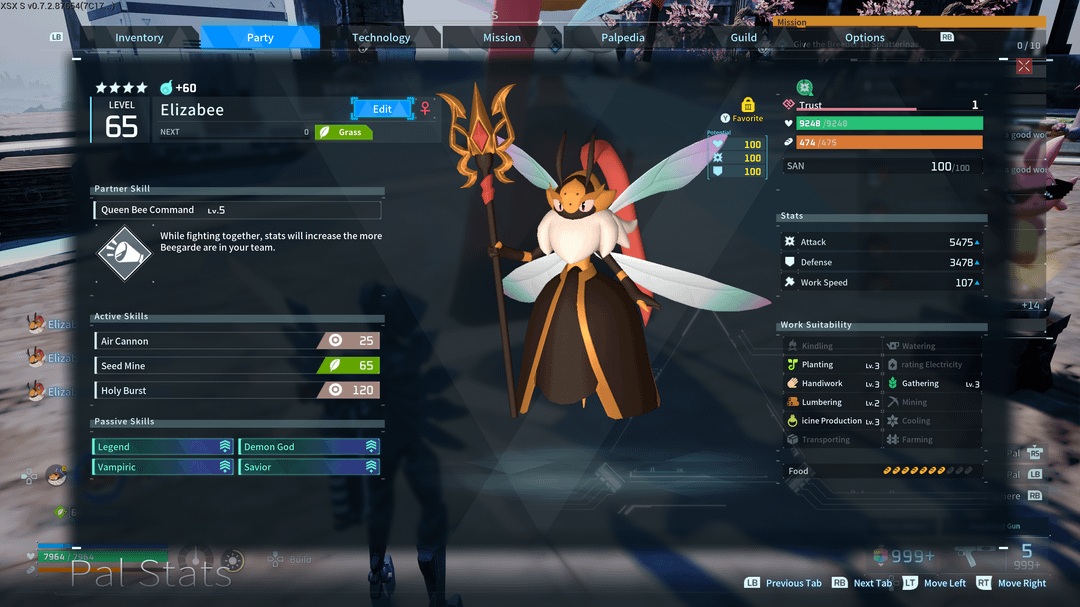Click the Edit button beside Elizabee's name
The height and width of the screenshot is (607, 1080).
[382, 108]
